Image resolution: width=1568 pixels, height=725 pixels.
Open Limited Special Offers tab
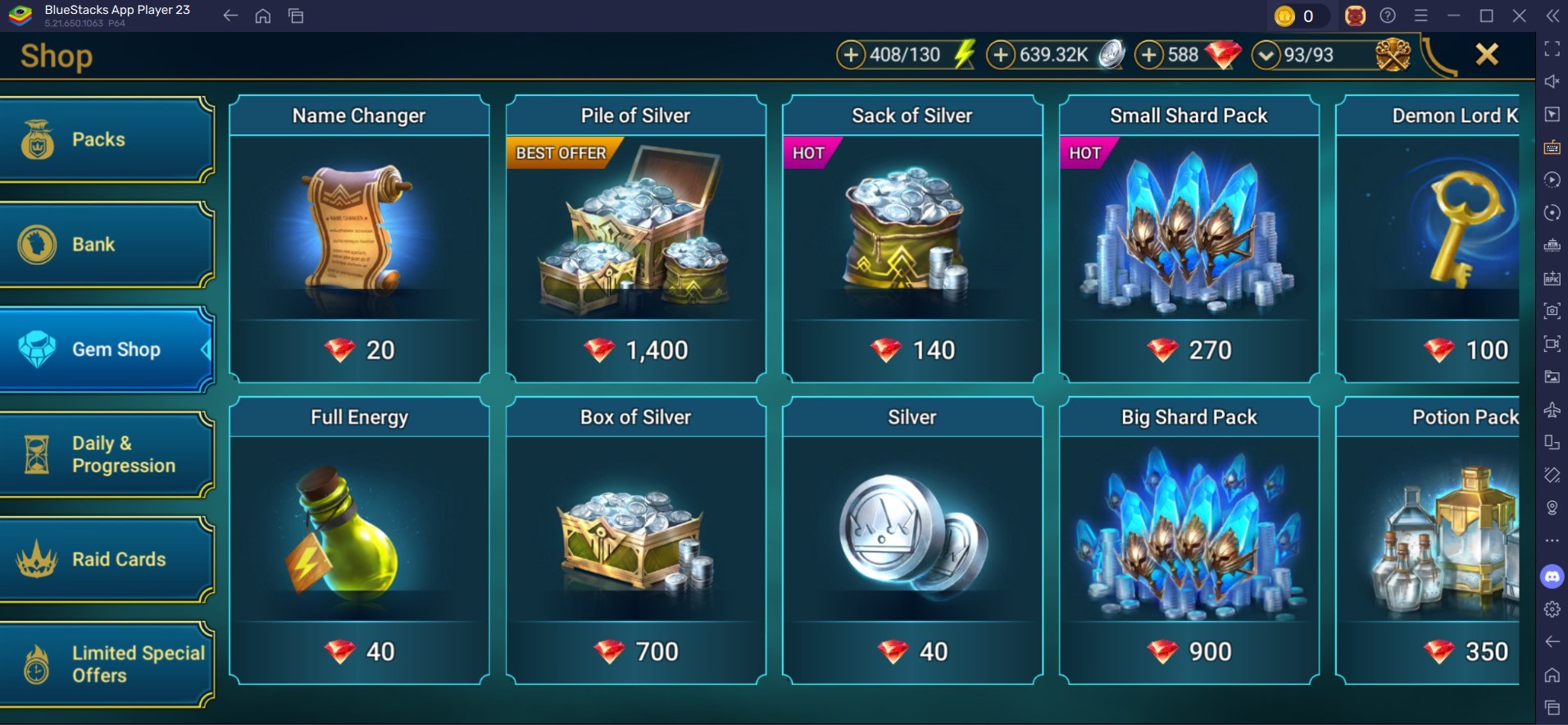(107, 664)
